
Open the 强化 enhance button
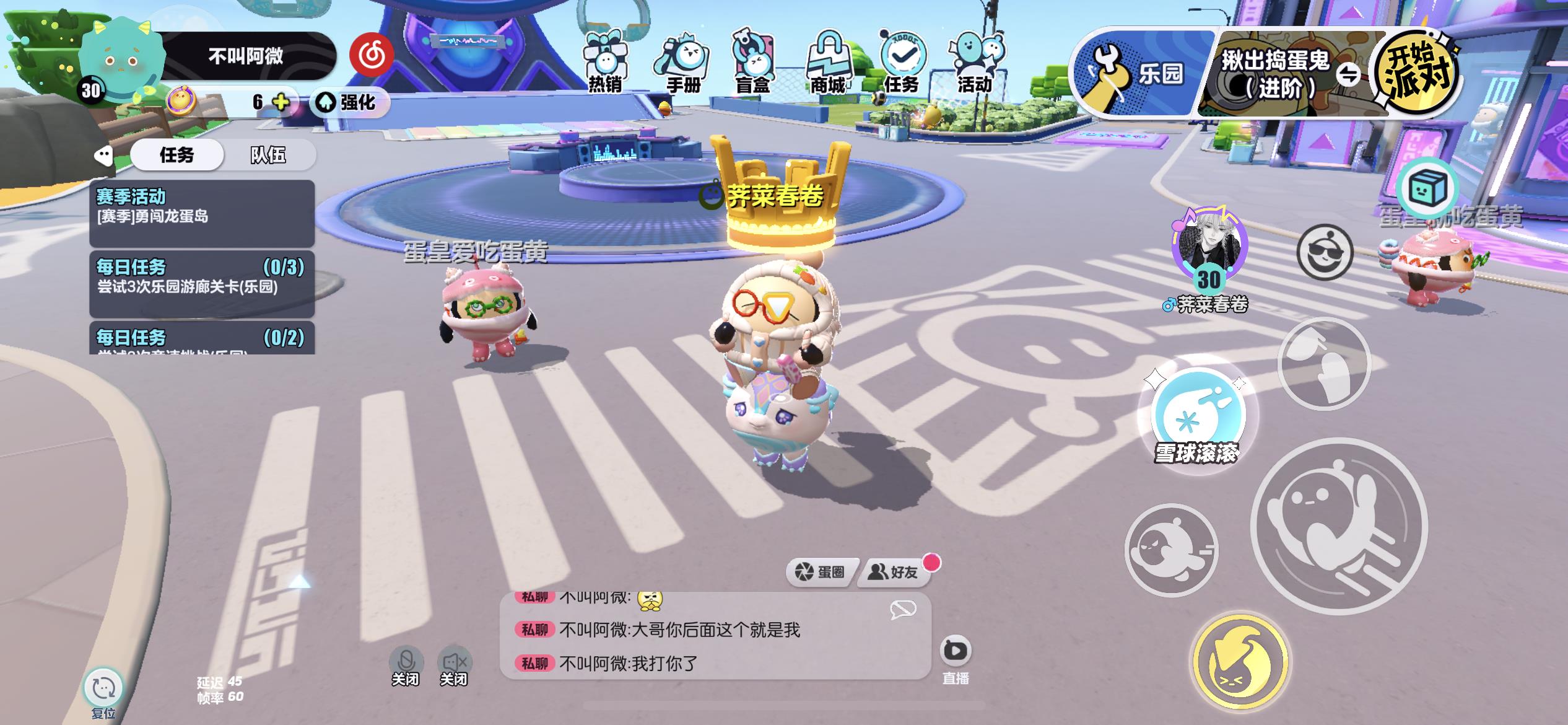(351, 102)
